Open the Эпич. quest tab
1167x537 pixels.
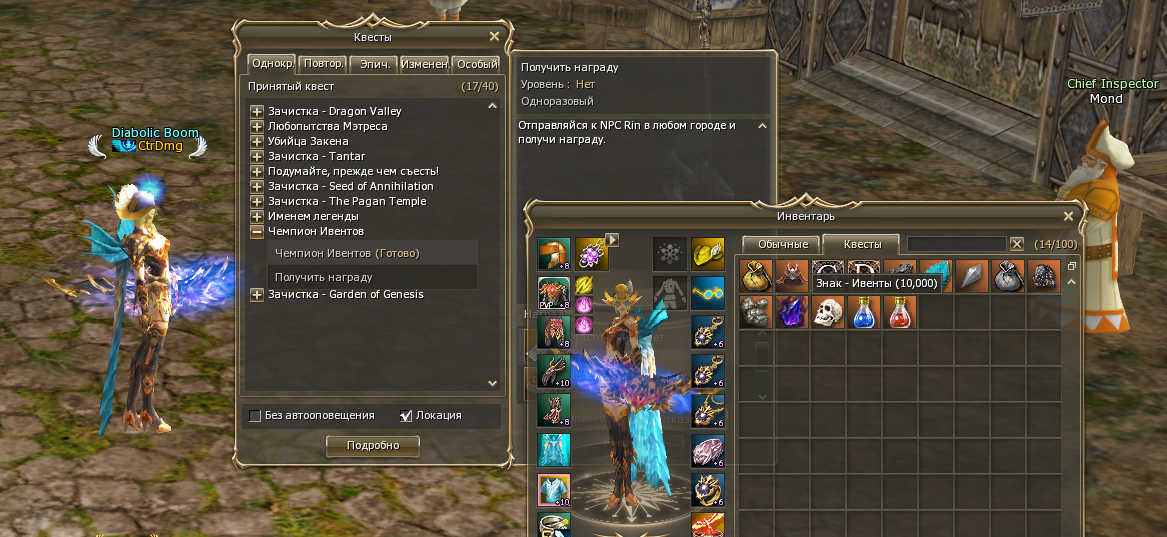[x=374, y=64]
